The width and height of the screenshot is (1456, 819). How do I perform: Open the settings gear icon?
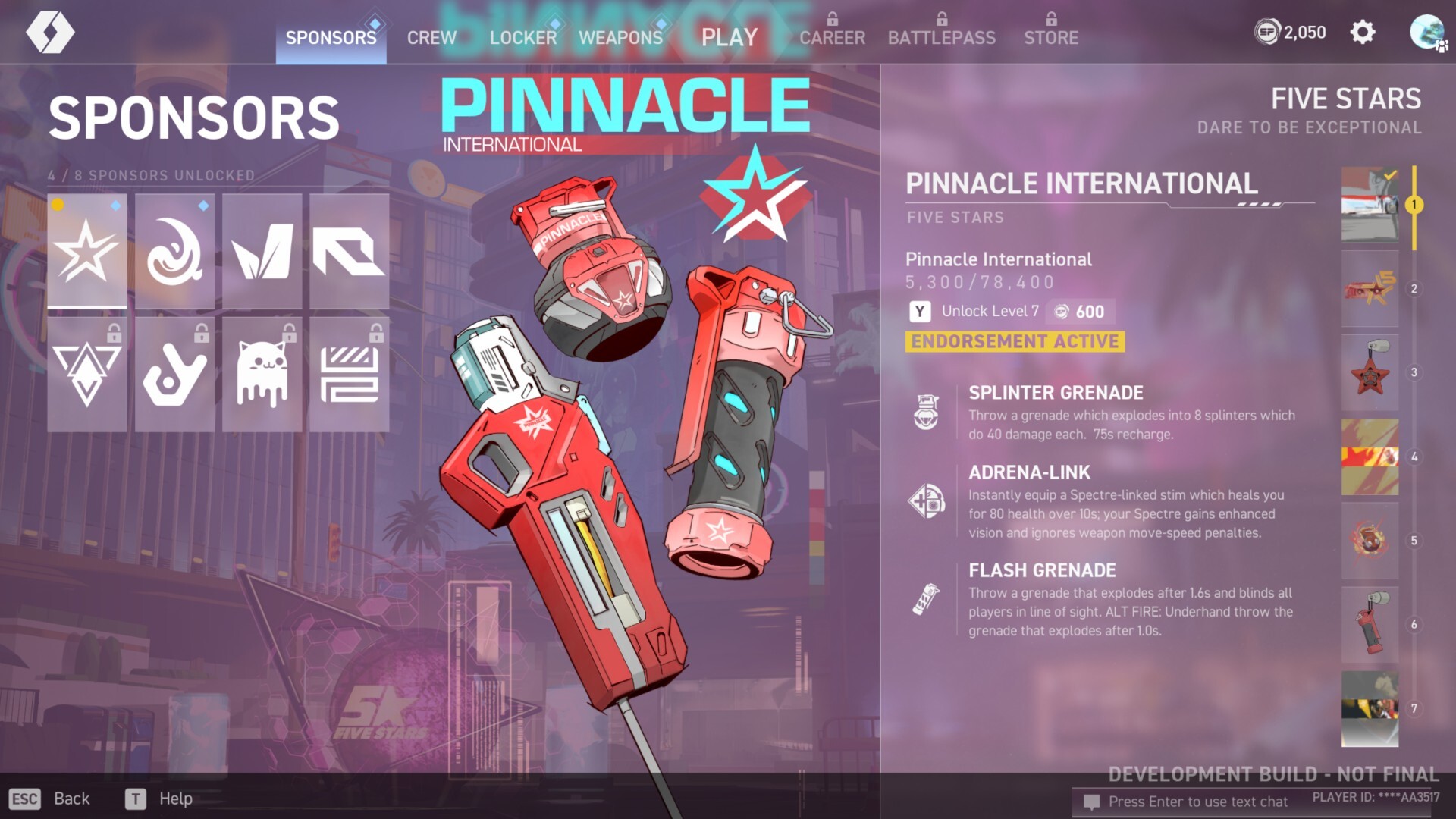pos(1362,33)
